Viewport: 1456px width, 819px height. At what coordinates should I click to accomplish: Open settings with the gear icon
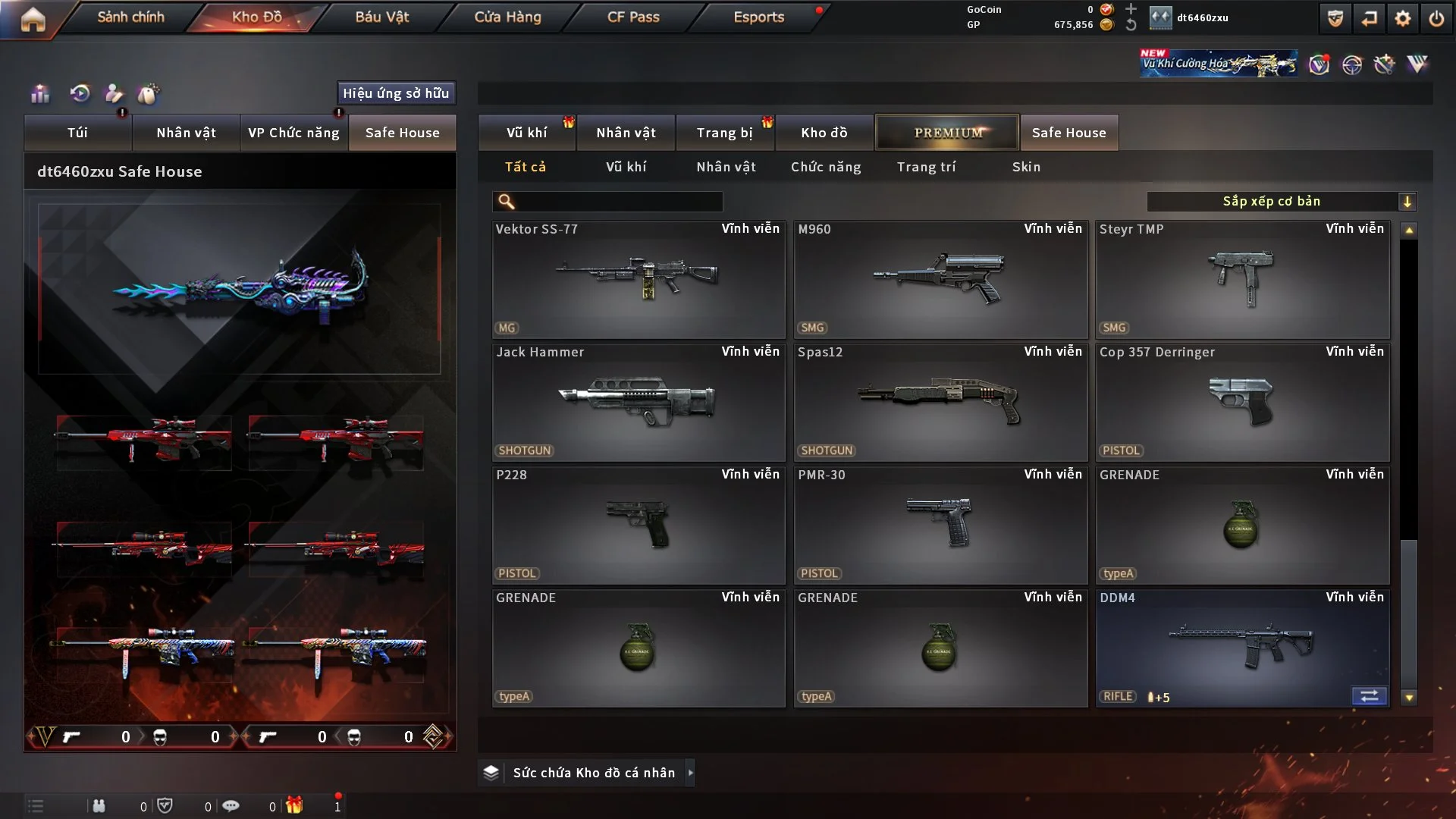point(1403,18)
